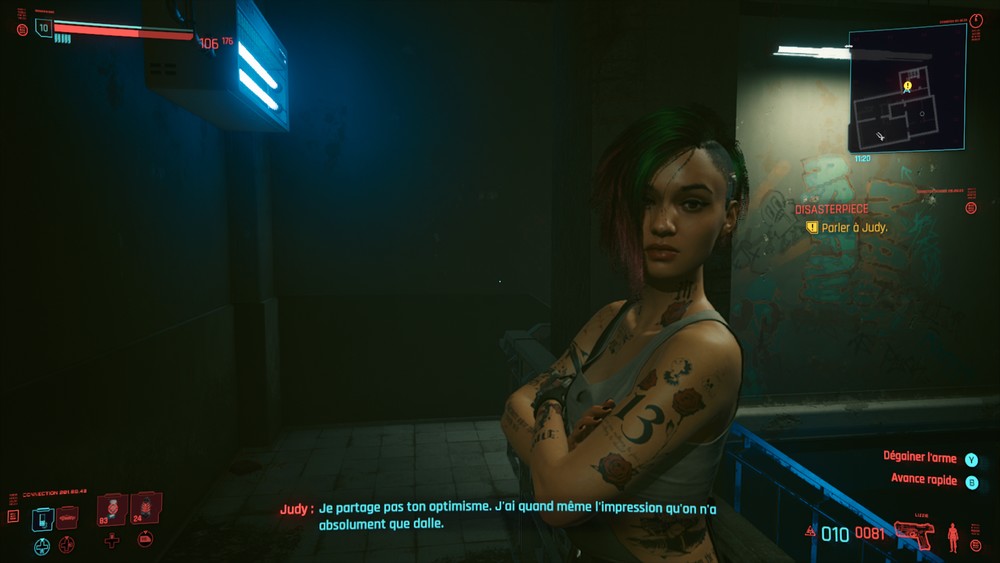Select the health inhaler slot showing 83
The image size is (1000, 563).
pyautogui.click(x=112, y=509)
